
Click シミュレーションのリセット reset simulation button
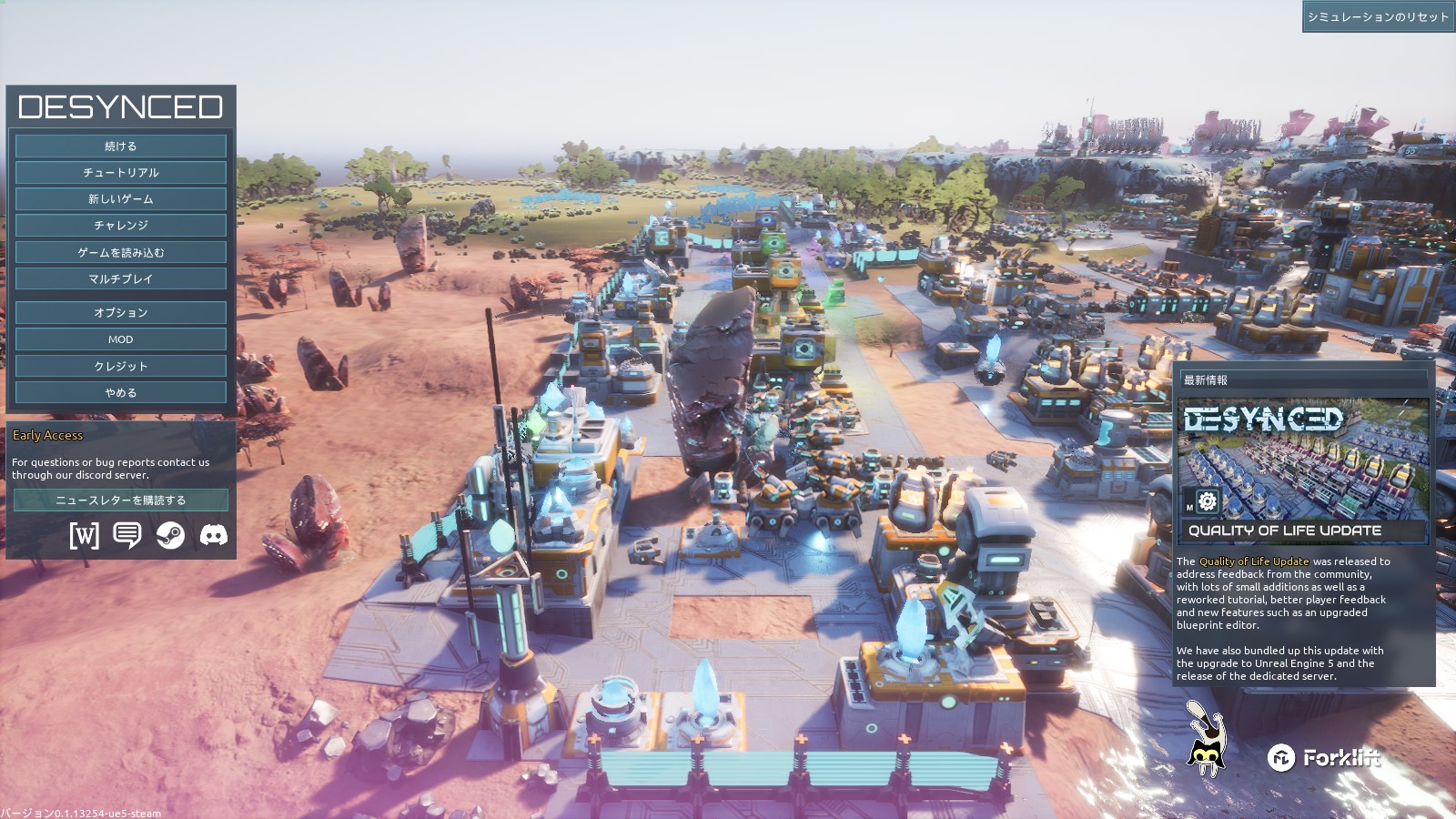tap(1378, 17)
